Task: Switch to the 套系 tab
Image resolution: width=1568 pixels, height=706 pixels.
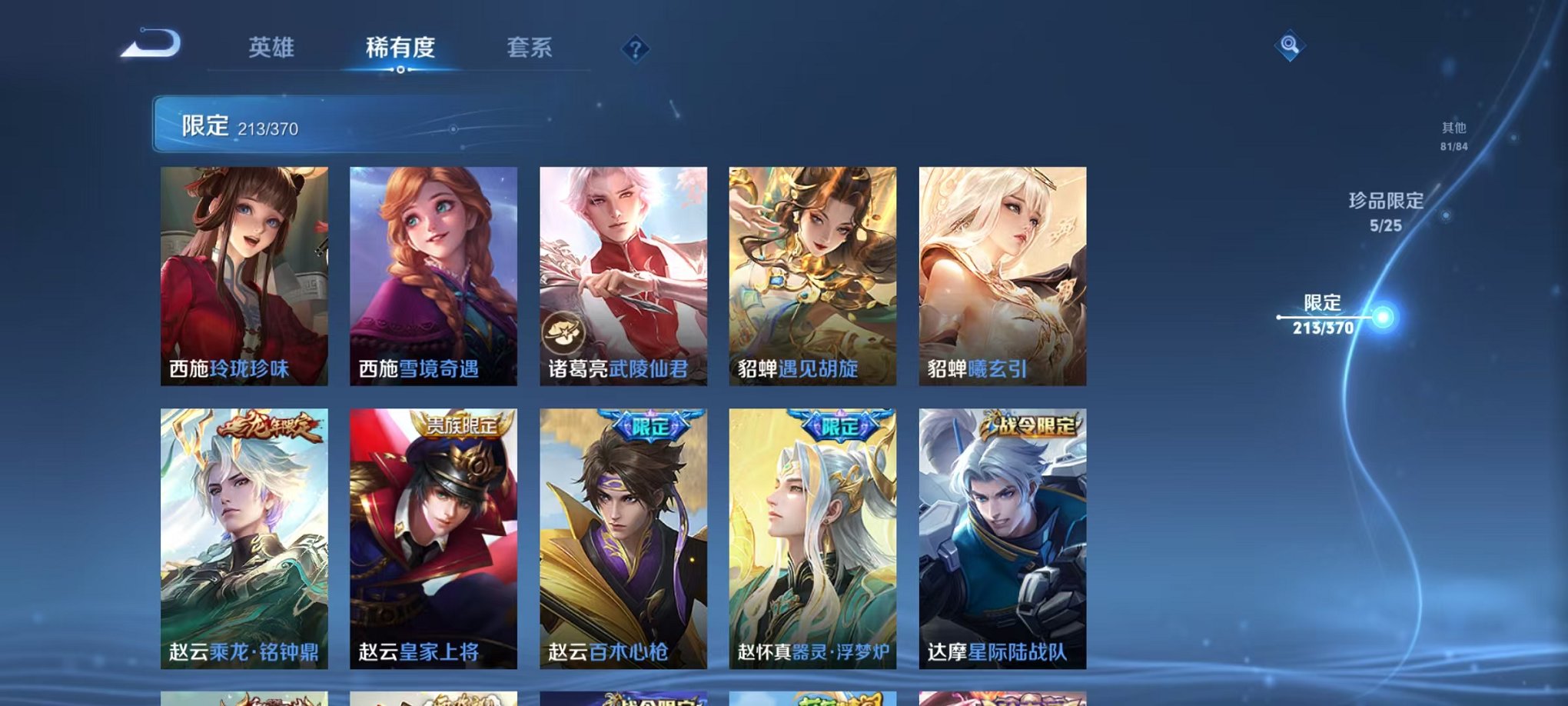Action: (x=530, y=48)
